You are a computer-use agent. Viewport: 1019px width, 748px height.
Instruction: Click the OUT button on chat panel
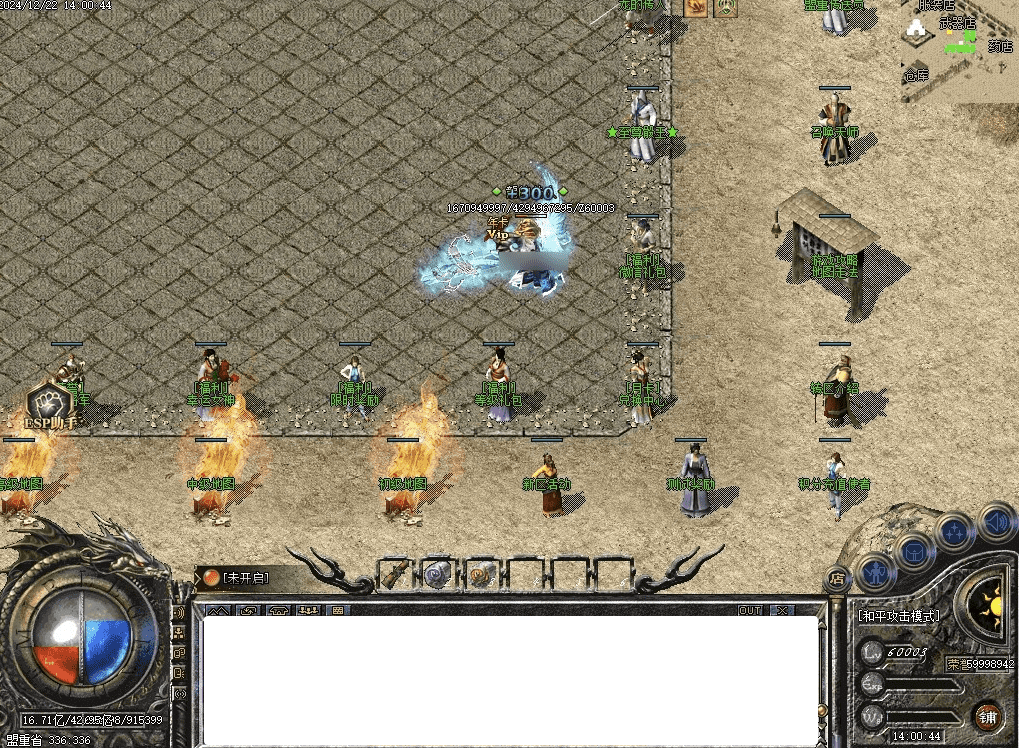(750, 610)
